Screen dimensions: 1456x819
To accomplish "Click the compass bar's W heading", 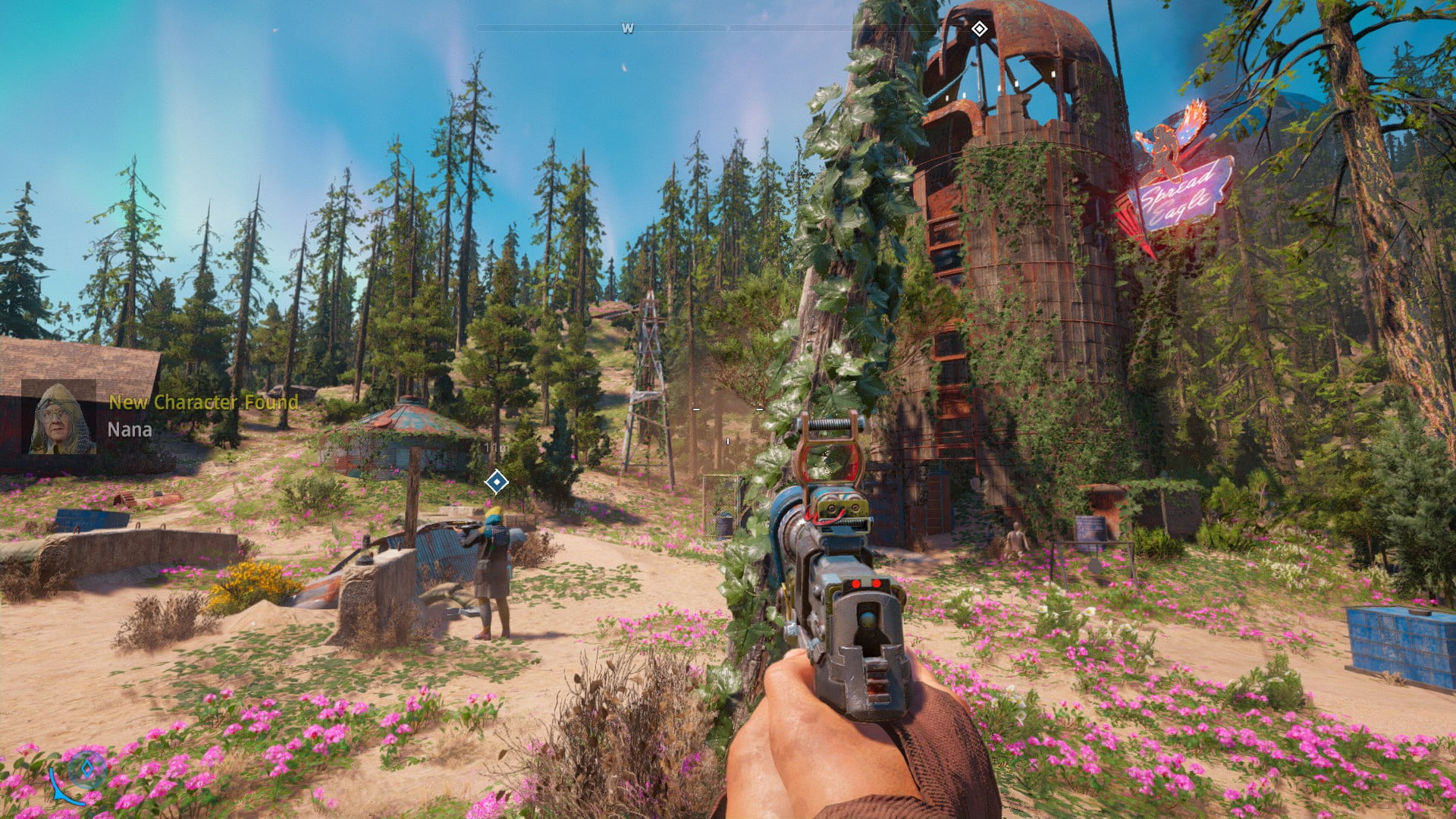I will pos(627,29).
